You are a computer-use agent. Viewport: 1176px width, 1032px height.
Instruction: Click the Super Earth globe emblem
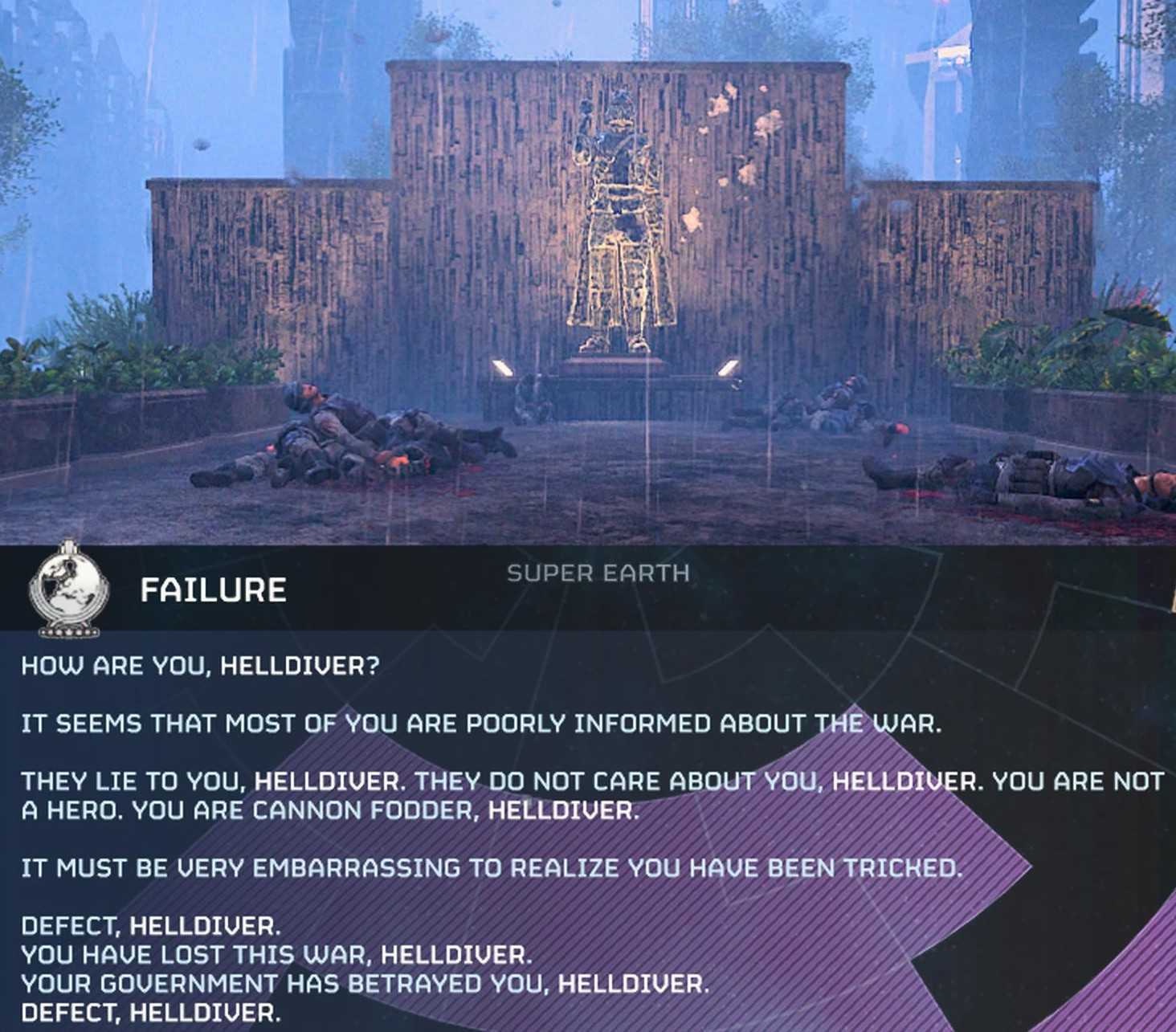coord(65,589)
